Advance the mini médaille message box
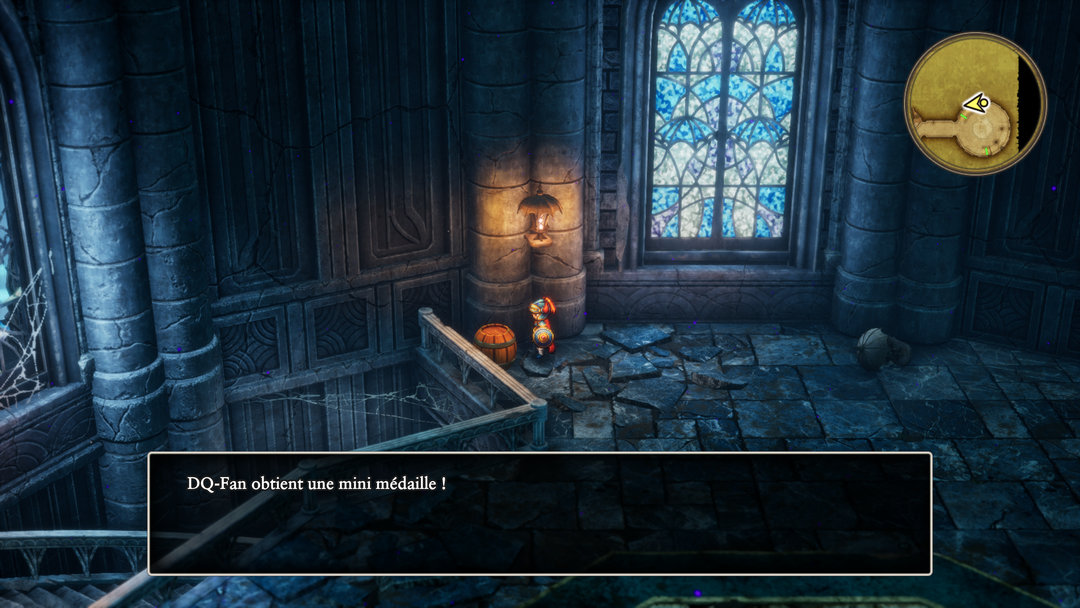The height and width of the screenshot is (608, 1080). (540, 513)
